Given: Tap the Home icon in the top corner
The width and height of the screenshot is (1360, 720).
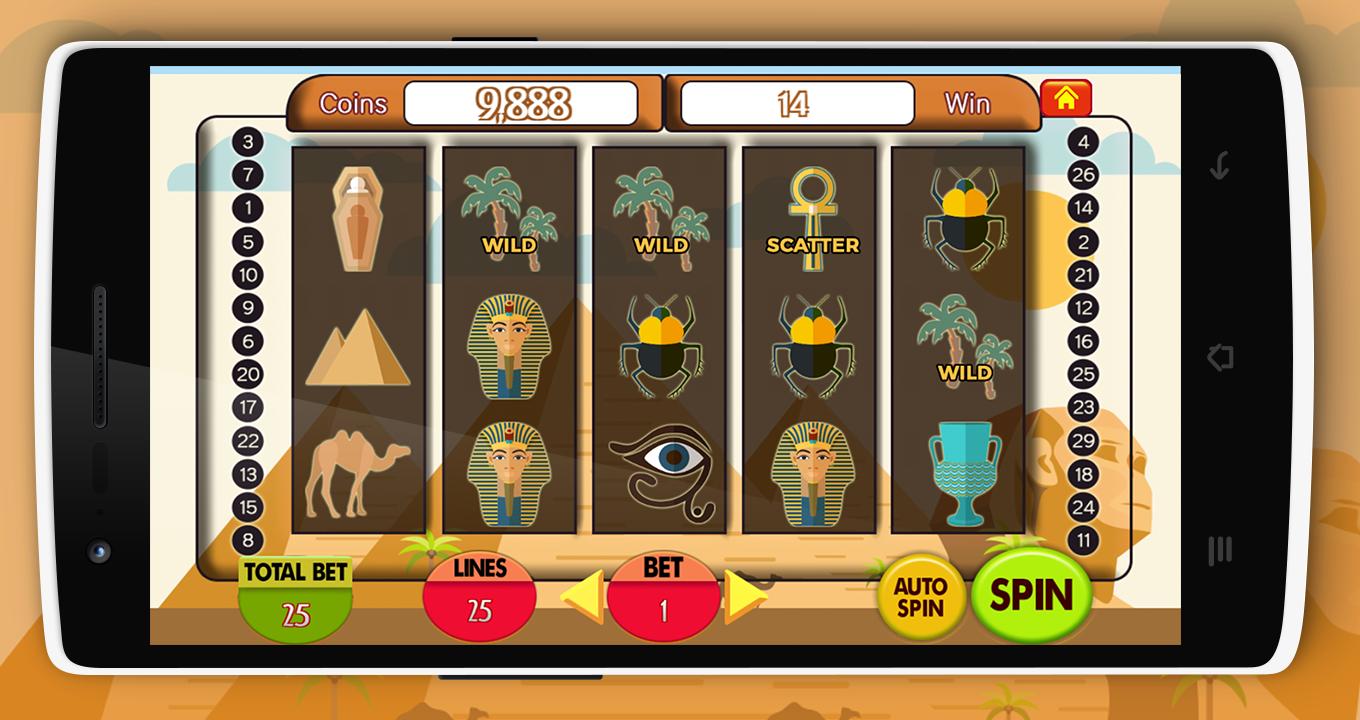Looking at the screenshot, I should coord(1067,99).
